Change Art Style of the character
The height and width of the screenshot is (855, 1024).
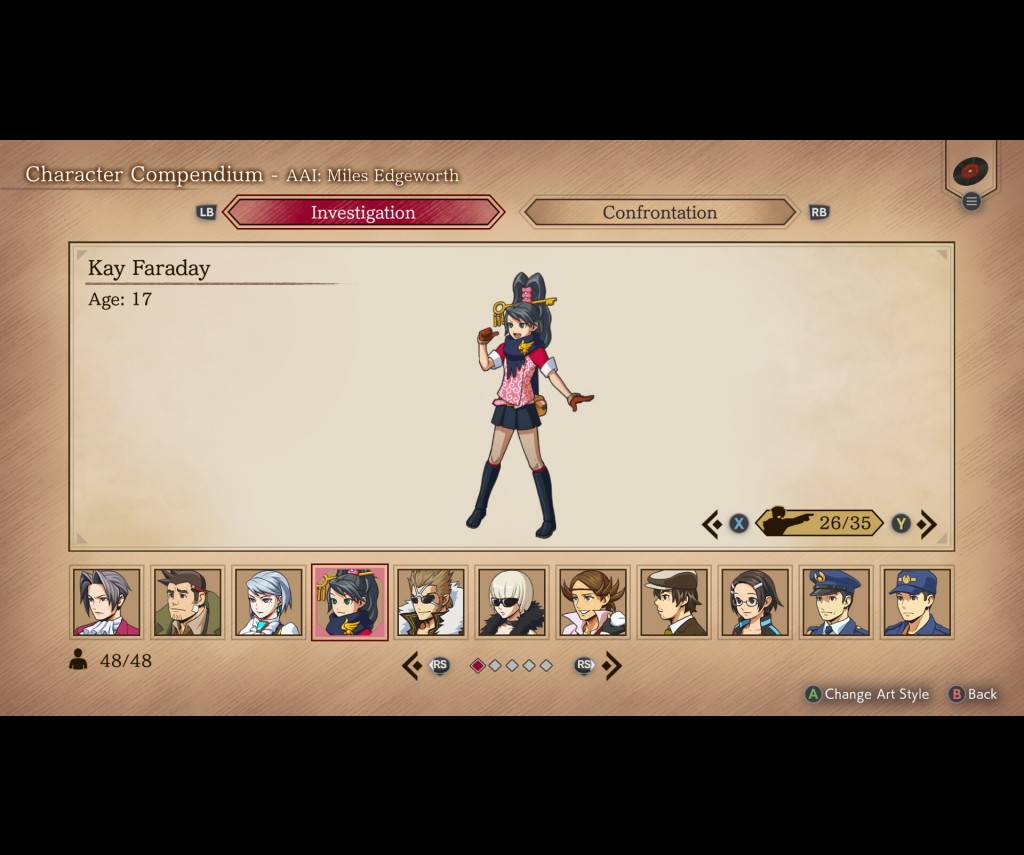[868, 694]
